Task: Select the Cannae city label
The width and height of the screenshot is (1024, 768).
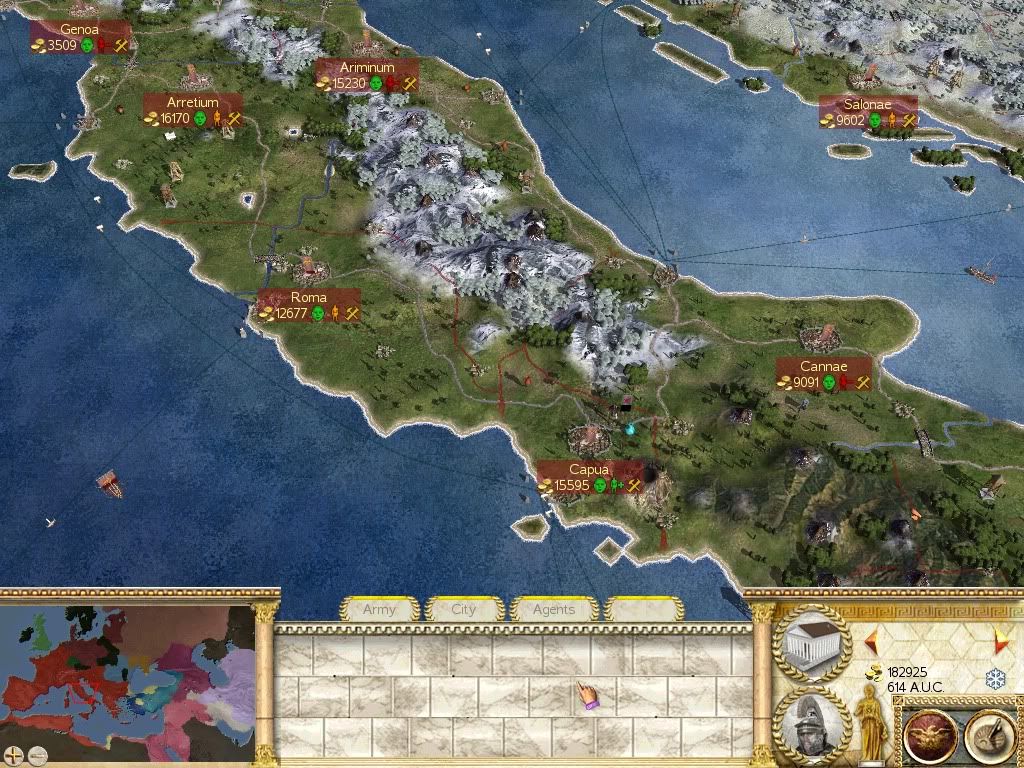Action: tap(824, 374)
